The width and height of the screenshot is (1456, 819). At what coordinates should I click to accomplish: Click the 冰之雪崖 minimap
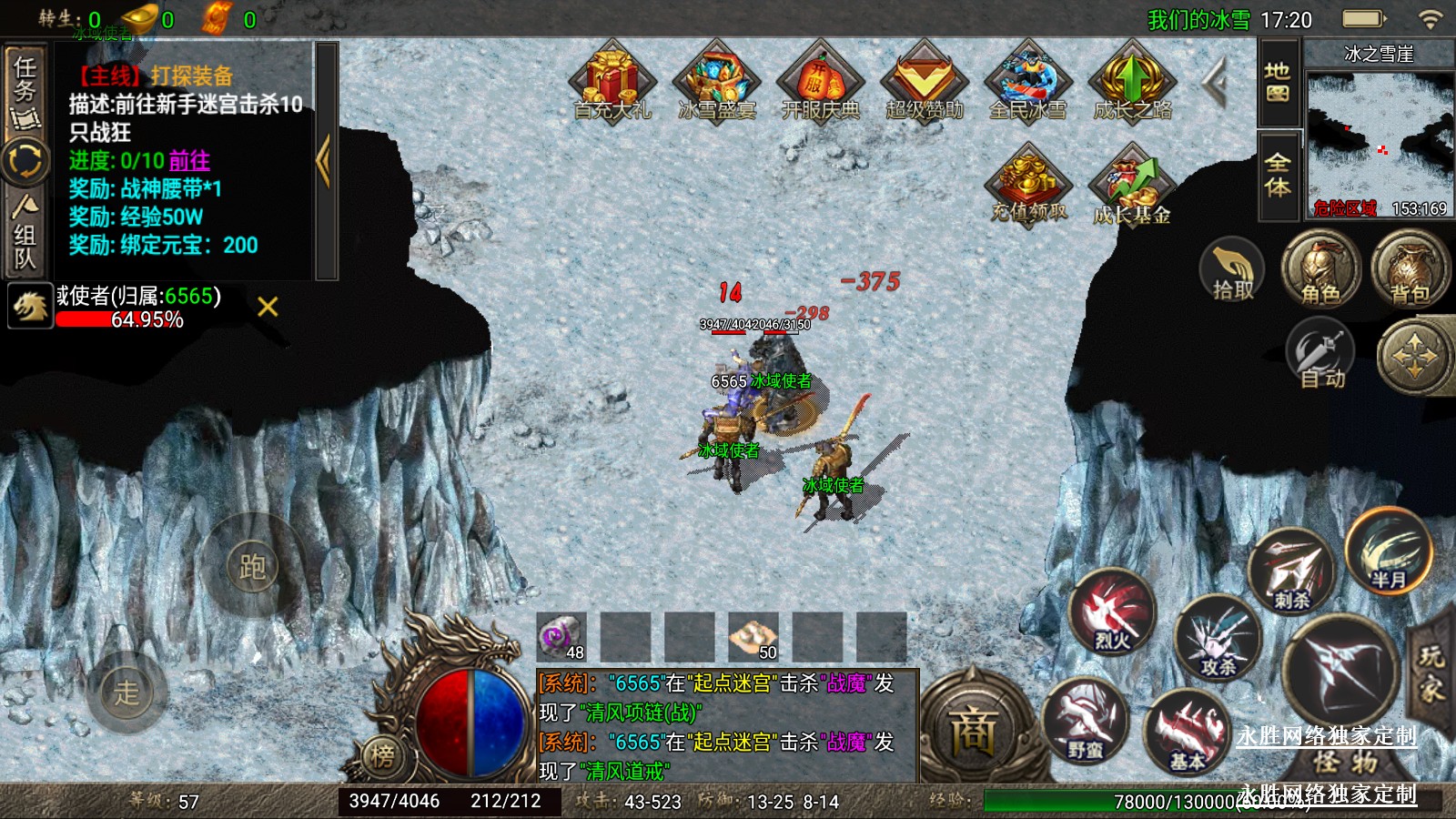coord(1379,136)
